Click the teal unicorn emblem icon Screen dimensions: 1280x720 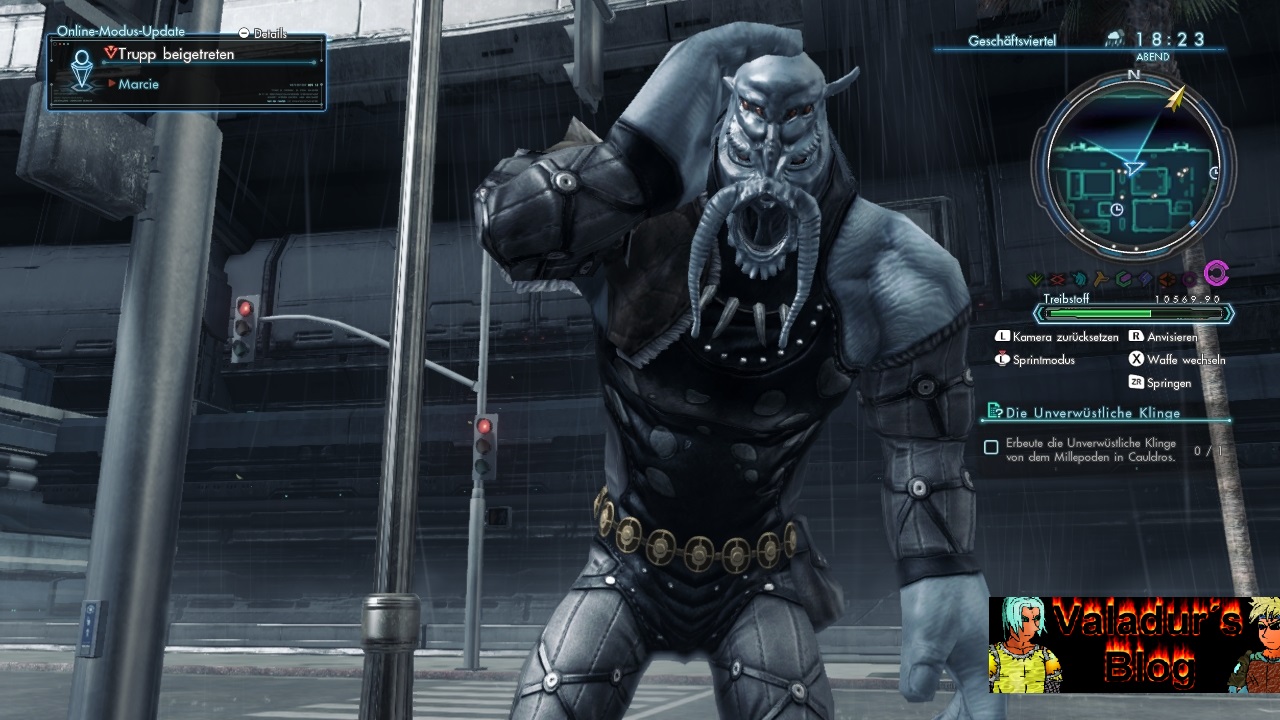click(x=1079, y=276)
